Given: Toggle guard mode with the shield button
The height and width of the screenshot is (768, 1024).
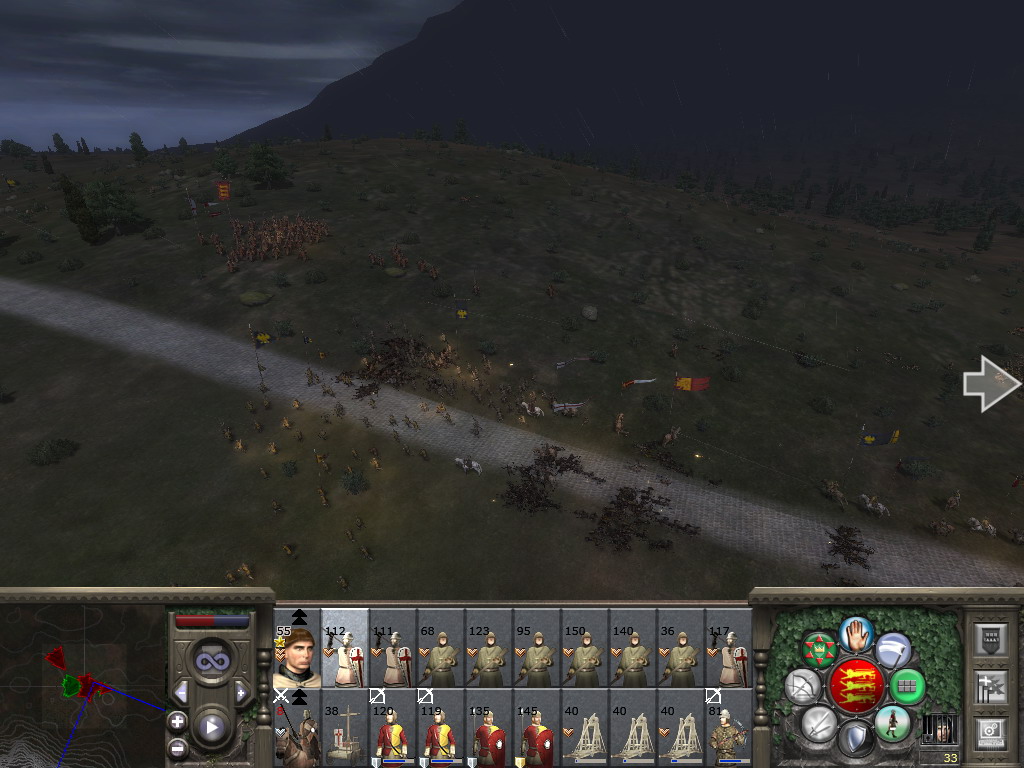Looking at the screenshot, I should tap(855, 739).
